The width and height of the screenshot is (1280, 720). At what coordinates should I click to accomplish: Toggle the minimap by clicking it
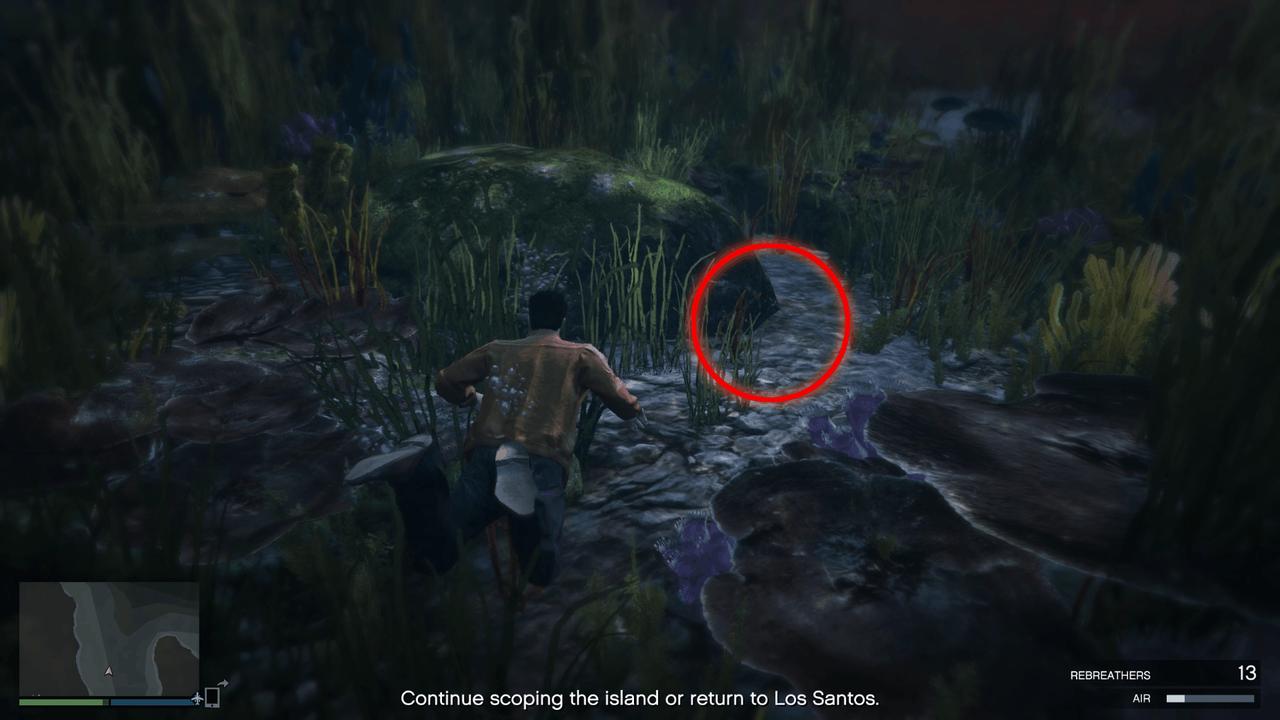point(109,638)
